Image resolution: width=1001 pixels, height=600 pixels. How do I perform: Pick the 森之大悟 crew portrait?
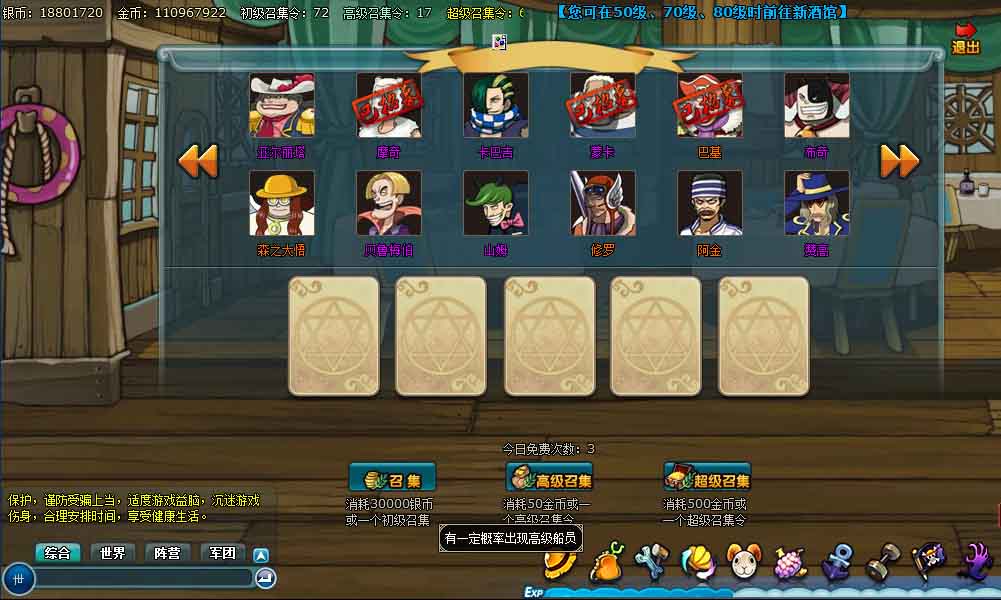[282, 203]
